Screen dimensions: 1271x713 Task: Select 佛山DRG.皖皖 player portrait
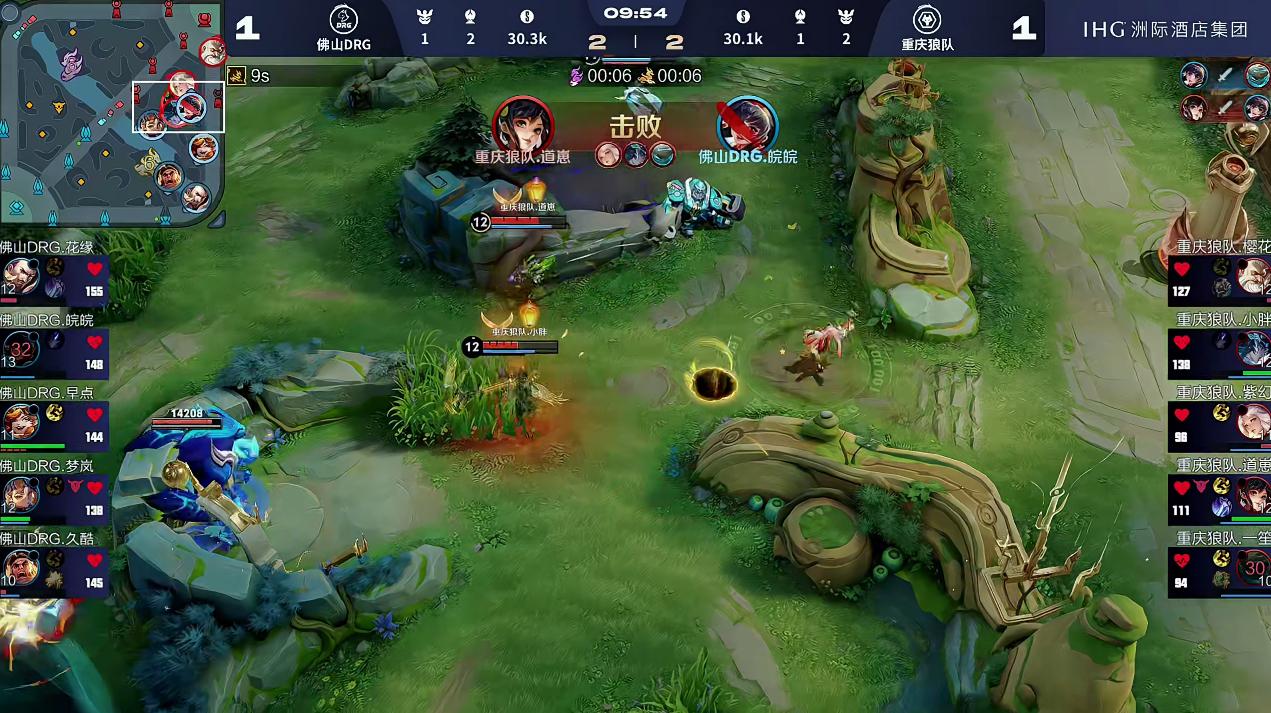[x=20, y=350]
